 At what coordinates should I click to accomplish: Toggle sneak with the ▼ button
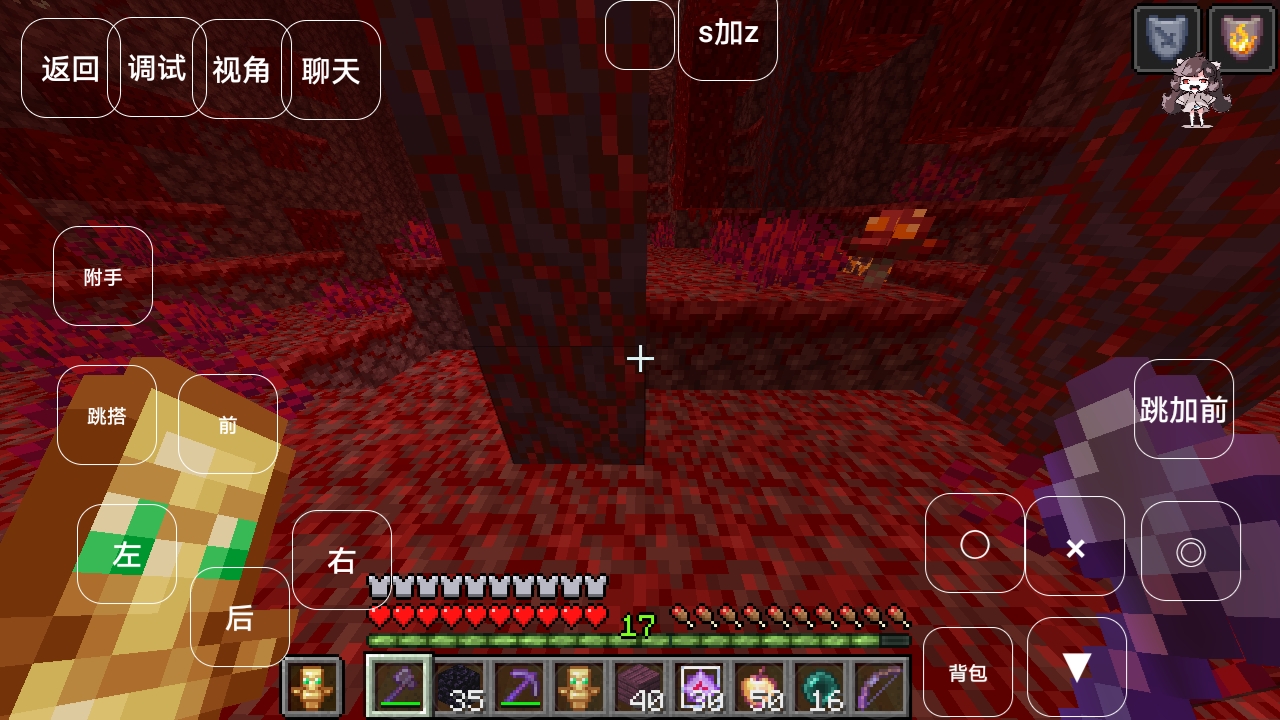coord(1077,668)
